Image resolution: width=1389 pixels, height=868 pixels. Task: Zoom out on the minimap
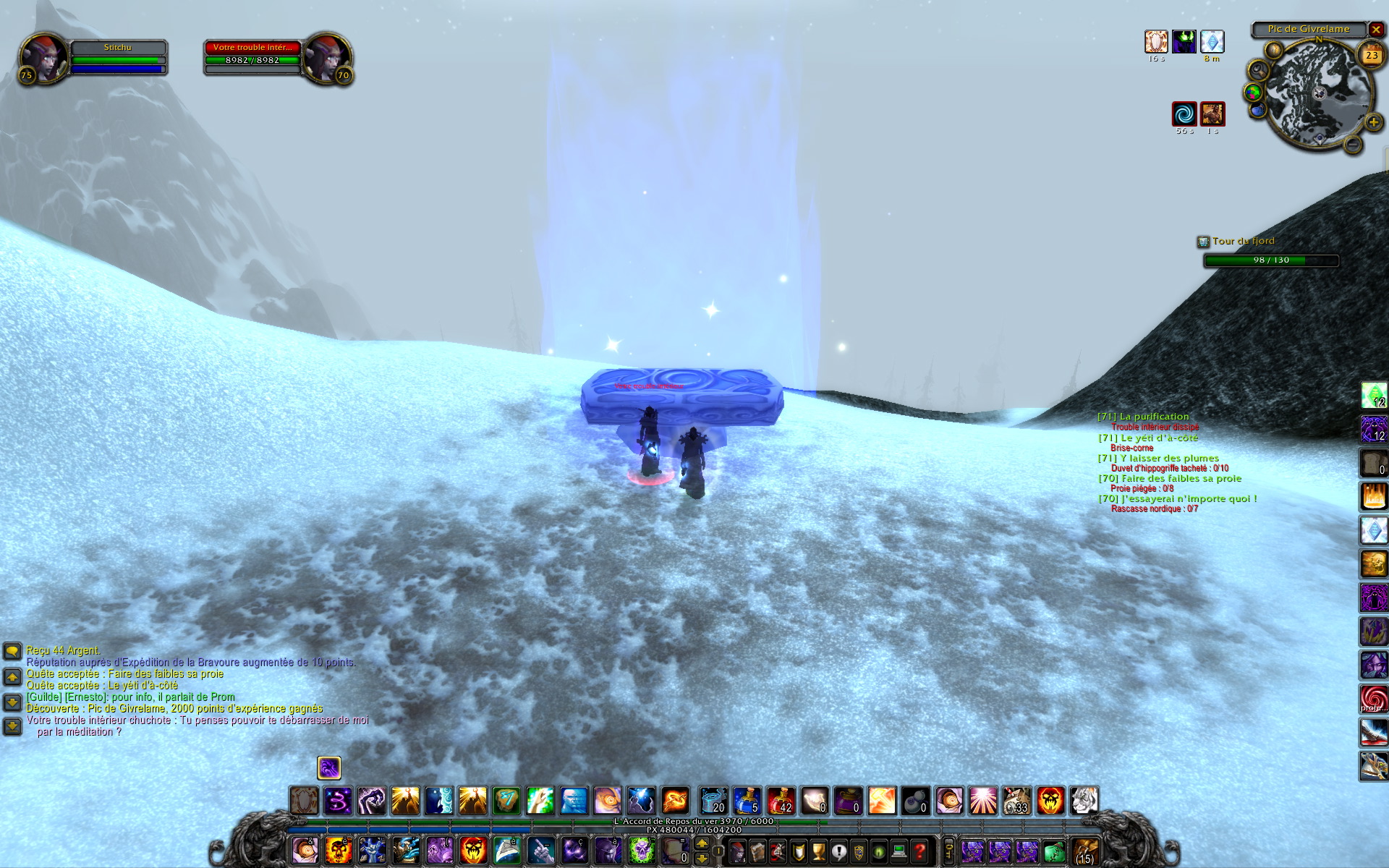[1353, 144]
